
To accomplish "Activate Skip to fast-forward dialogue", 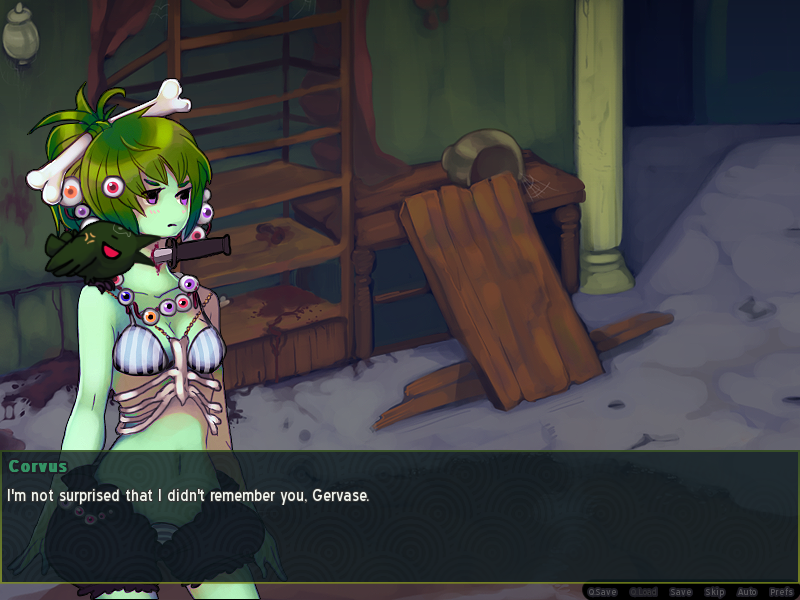I will (x=714, y=592).
